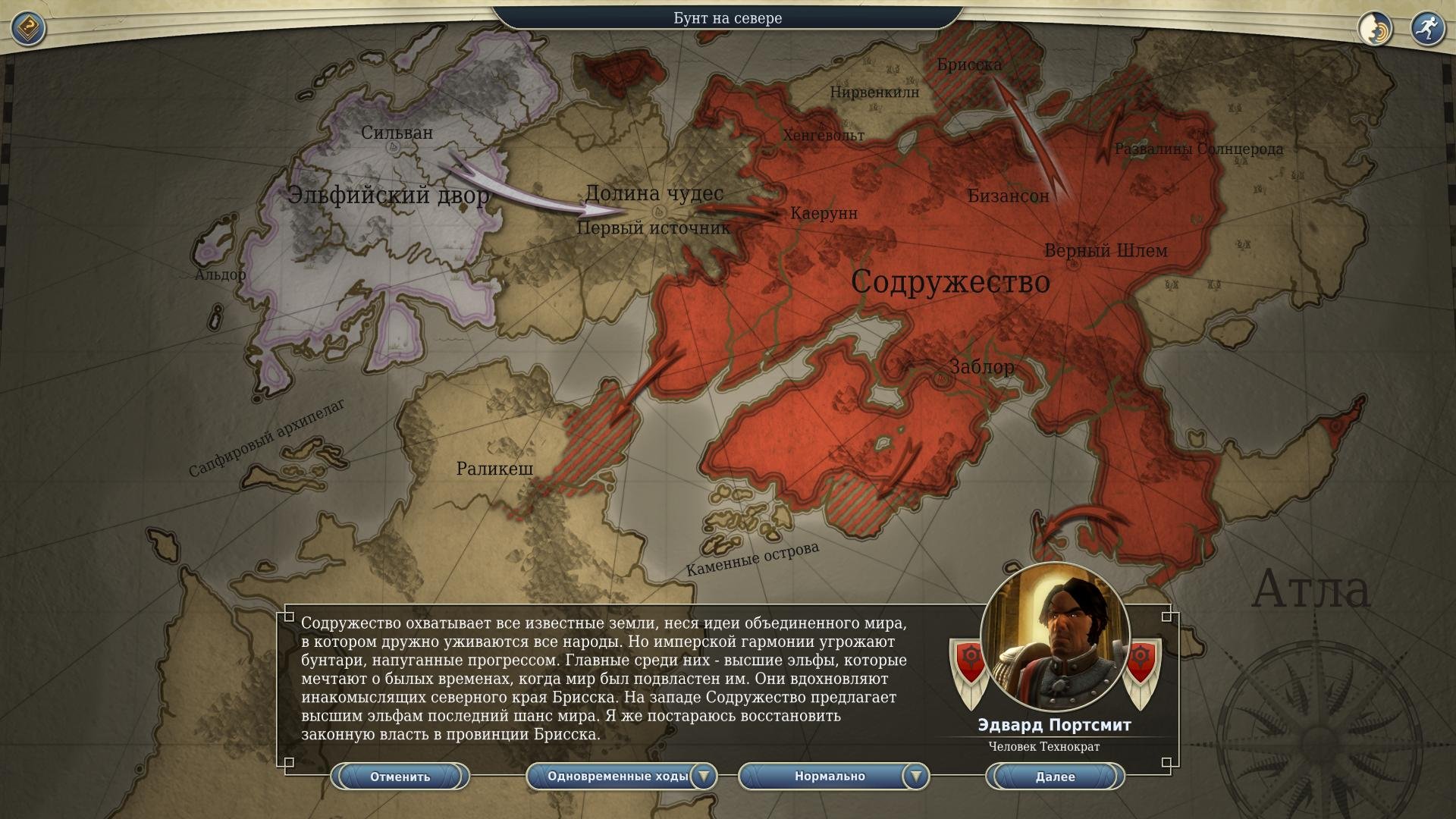Click the face profile sound icon
Viewport: 1456px width, 819px height.
click(1375, 29)
